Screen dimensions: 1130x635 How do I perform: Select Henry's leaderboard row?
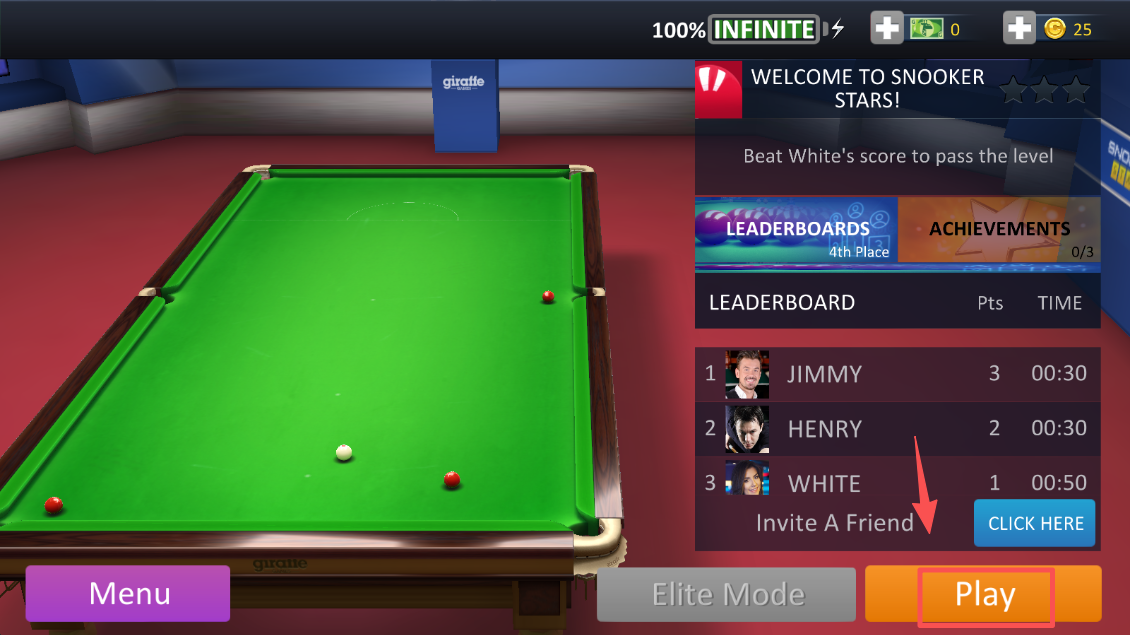(897, 429)
